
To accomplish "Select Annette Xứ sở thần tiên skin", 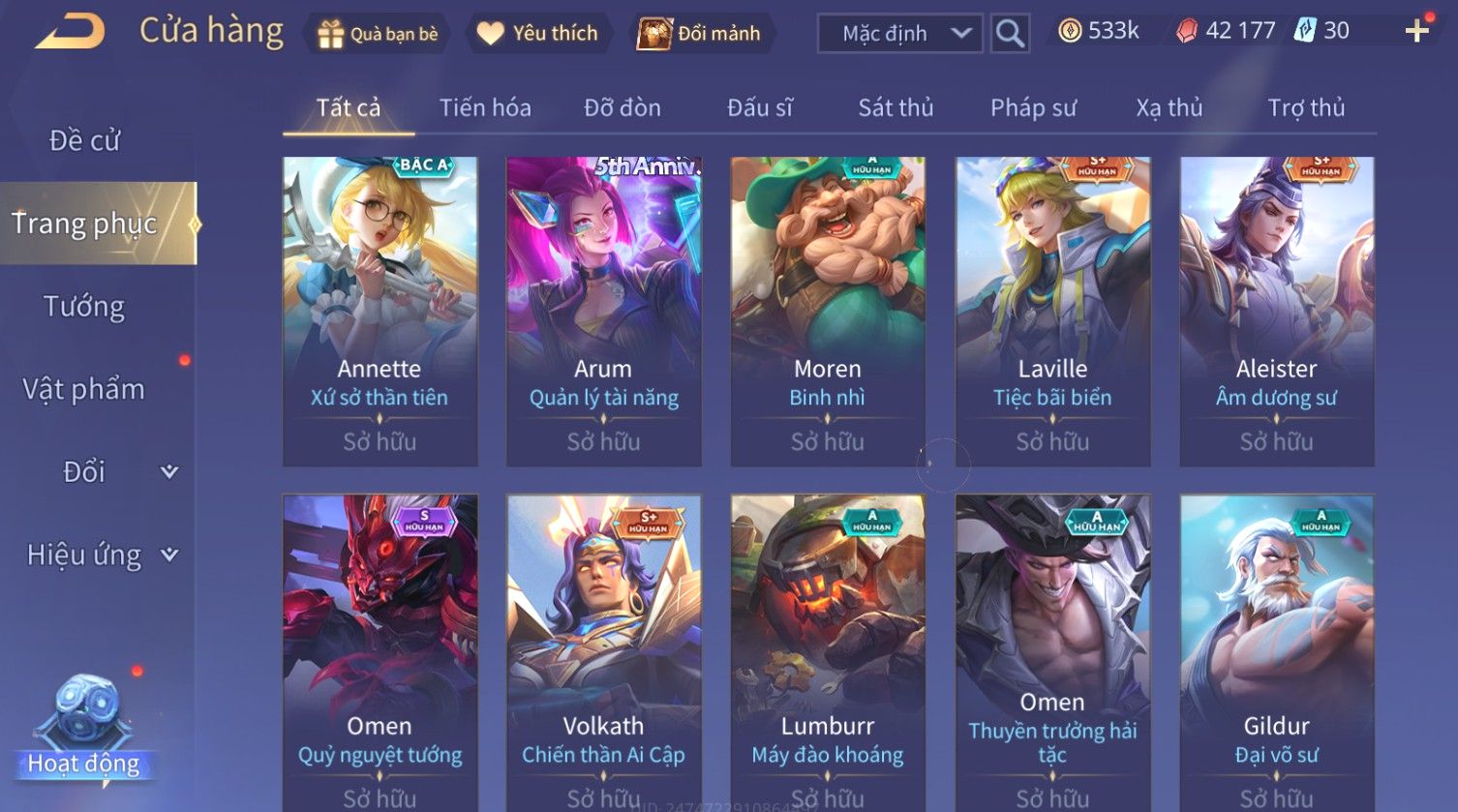I will (x=380, y=311).
